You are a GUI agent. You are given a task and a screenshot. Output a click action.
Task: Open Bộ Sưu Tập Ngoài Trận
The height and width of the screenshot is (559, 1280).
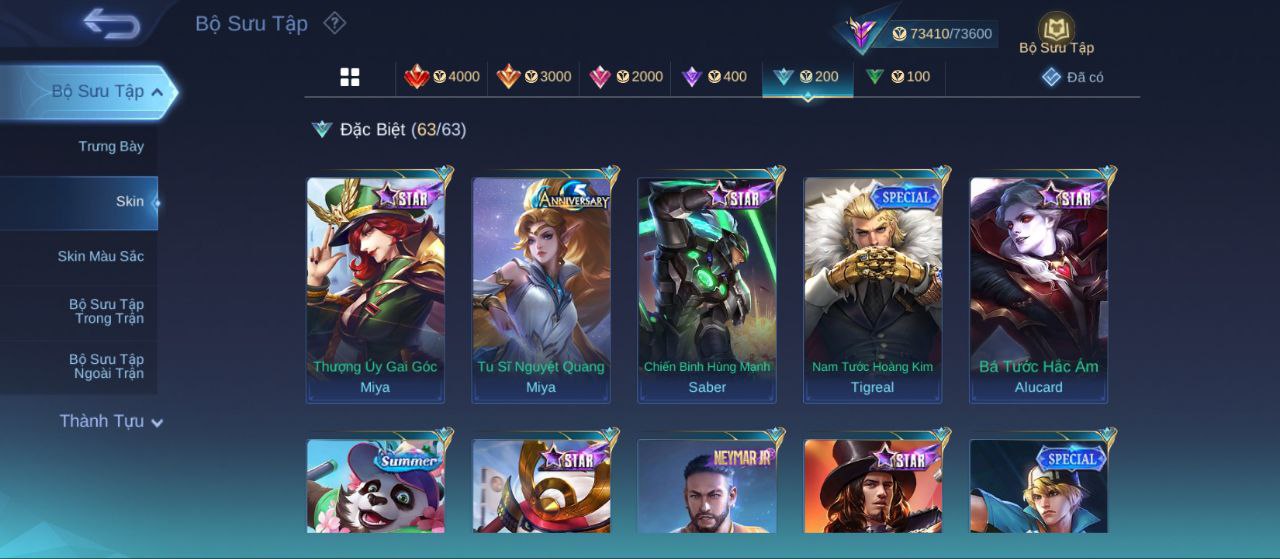pyautogui.click(x=106, y=366)
